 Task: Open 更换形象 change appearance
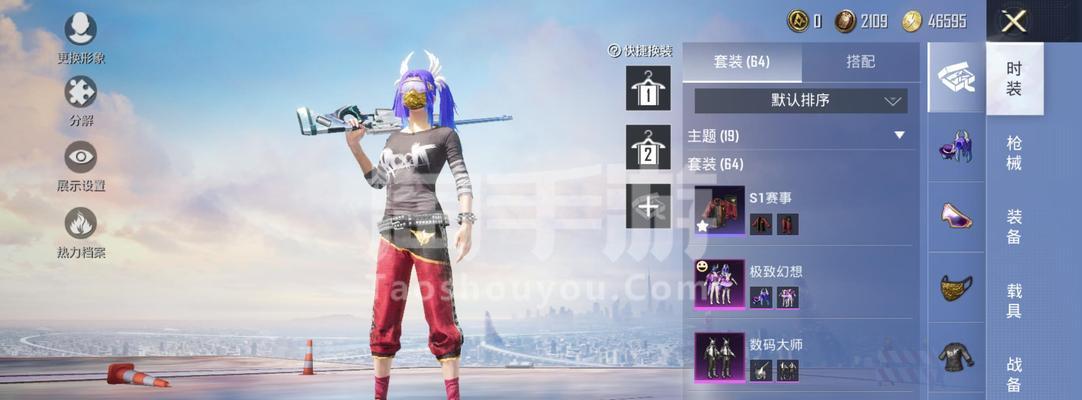click(x=80, y=29)
